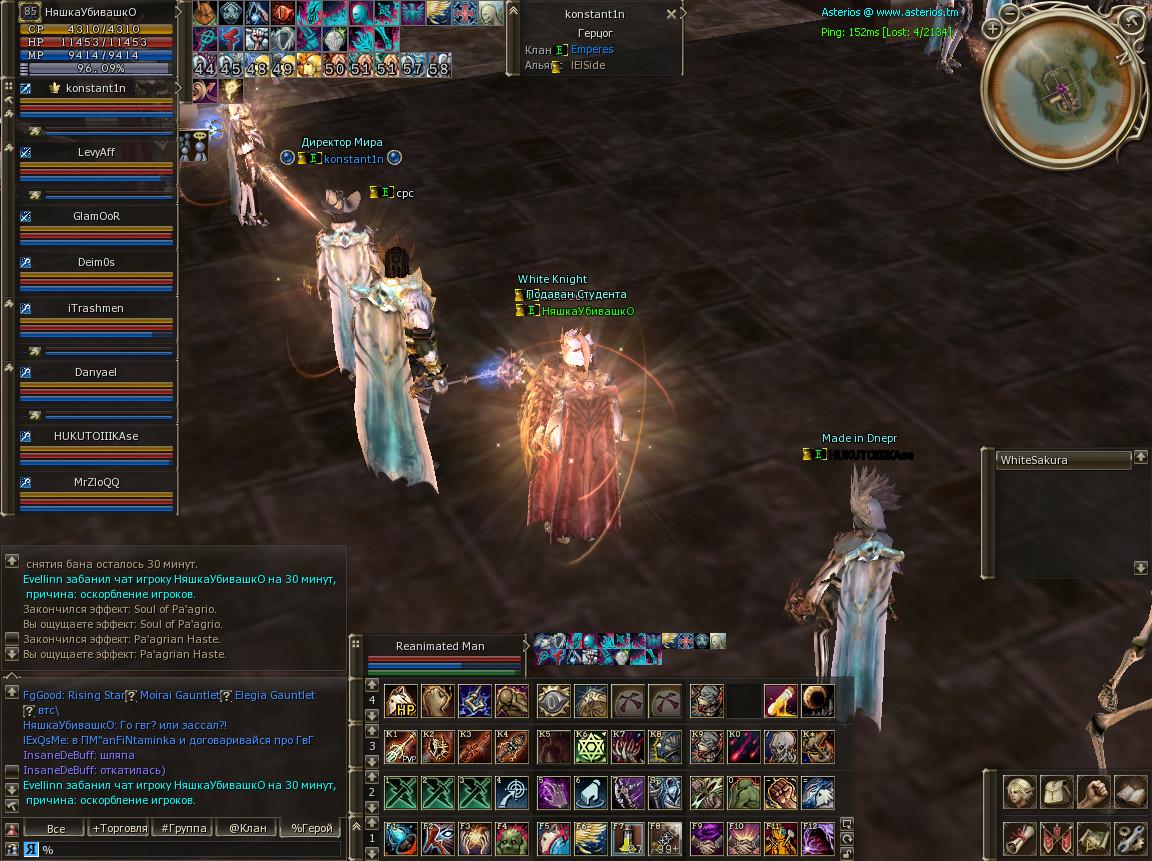
Task: Click the chat message input field
Action: [x=190, y=849]
